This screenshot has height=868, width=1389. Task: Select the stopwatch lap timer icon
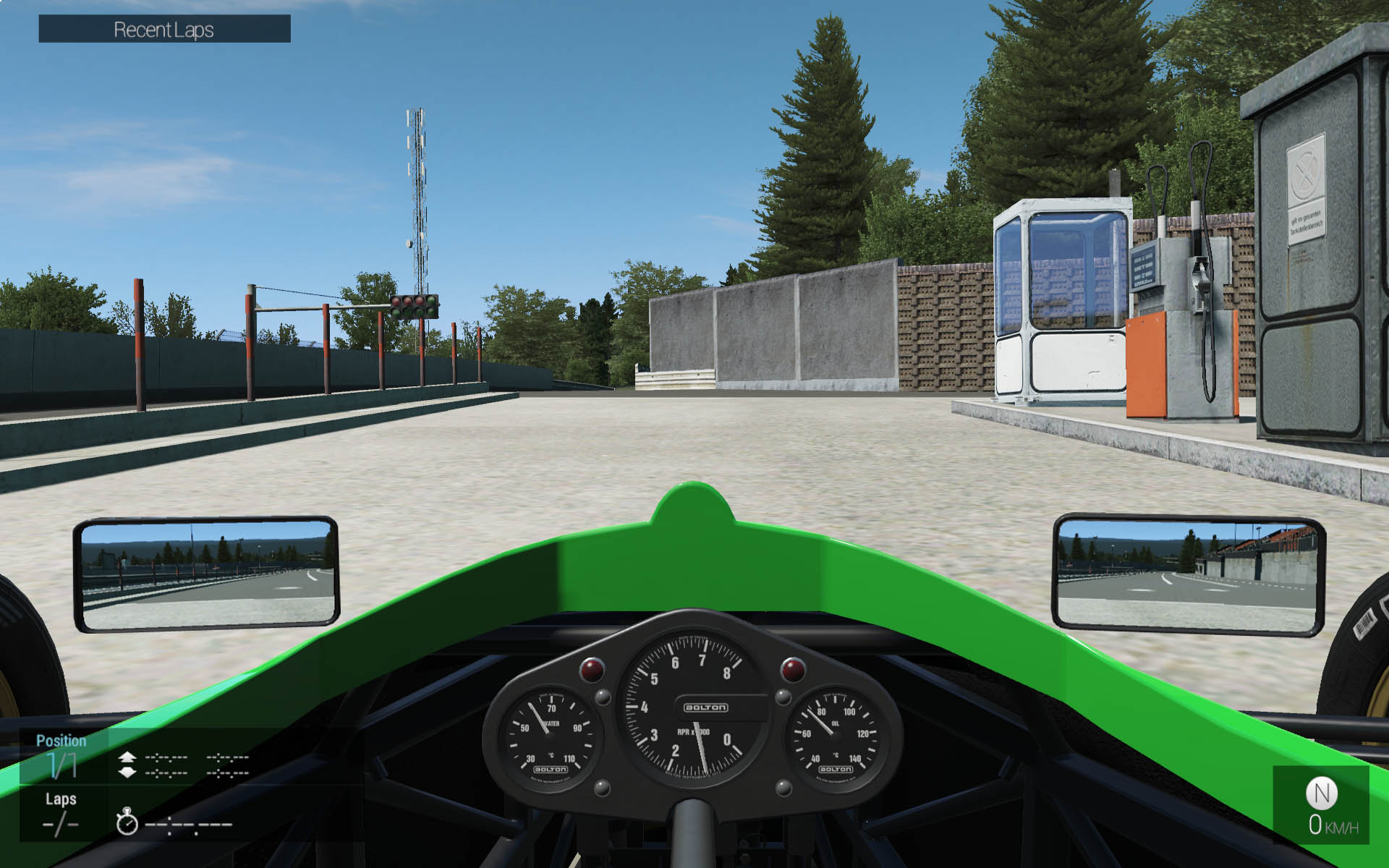point(127,822)
